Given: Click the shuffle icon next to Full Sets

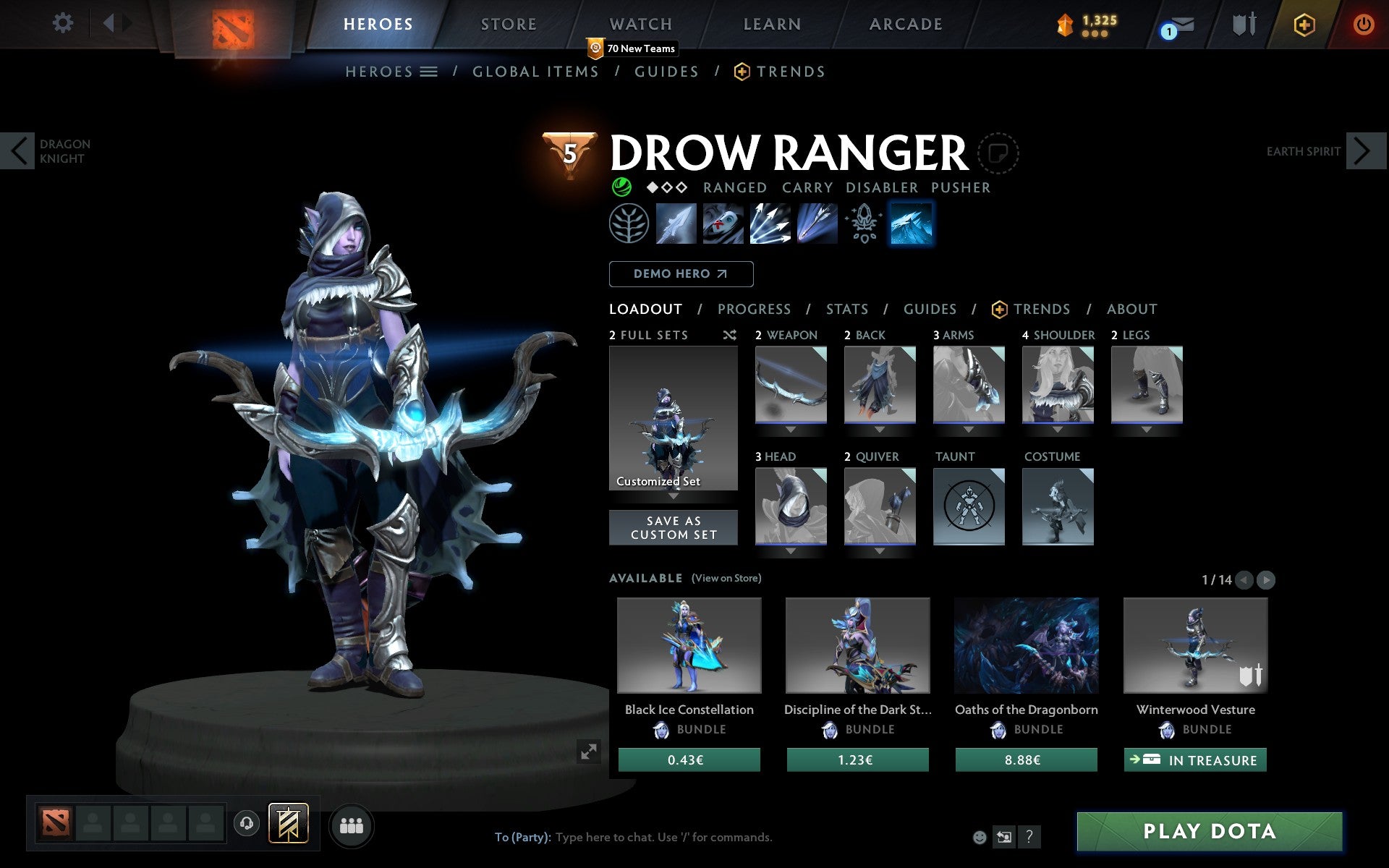Looking at the screenshot, I should coord(729,335).
